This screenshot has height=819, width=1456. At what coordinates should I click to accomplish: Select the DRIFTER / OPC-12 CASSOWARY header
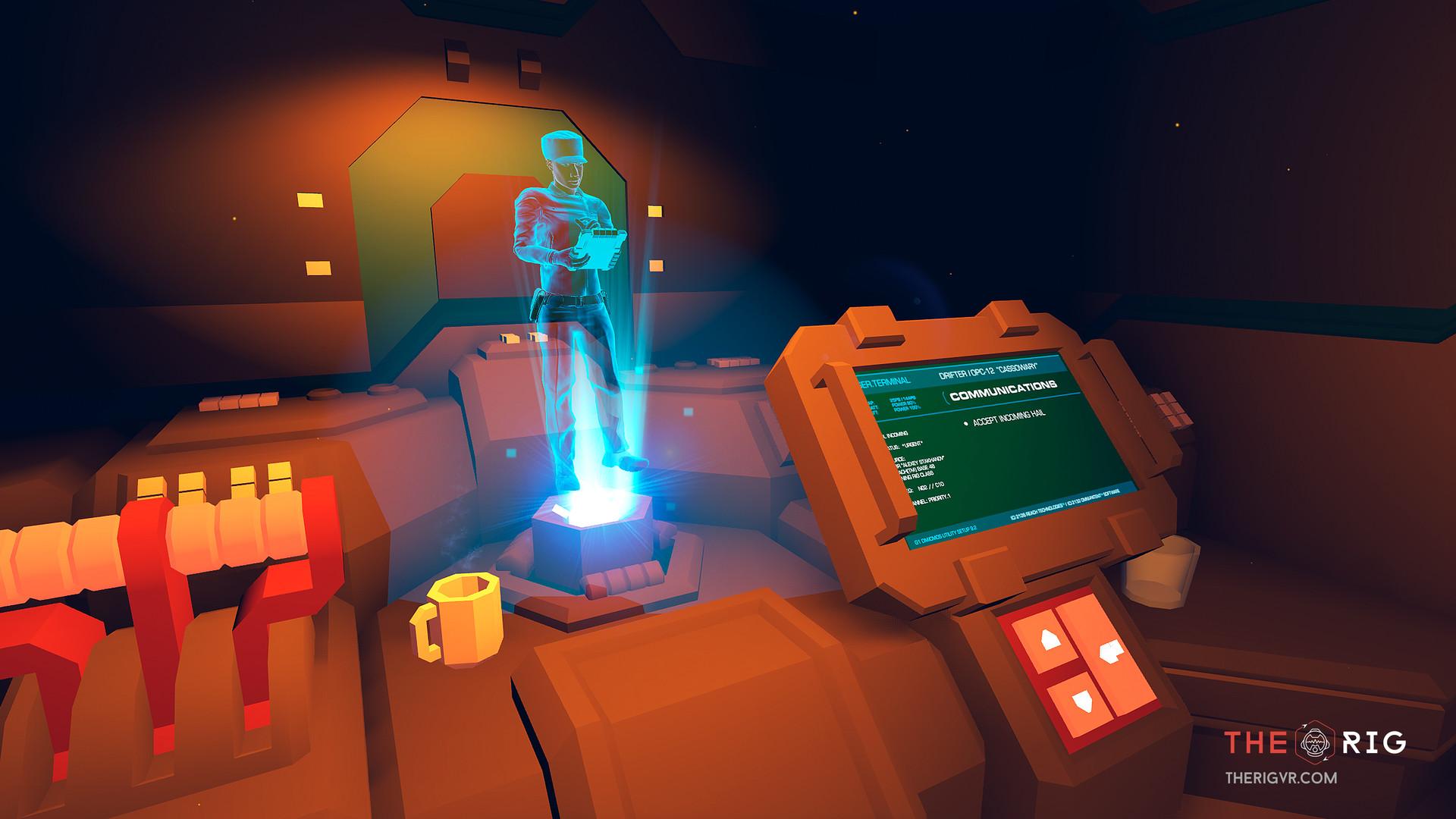coord(989,372)
